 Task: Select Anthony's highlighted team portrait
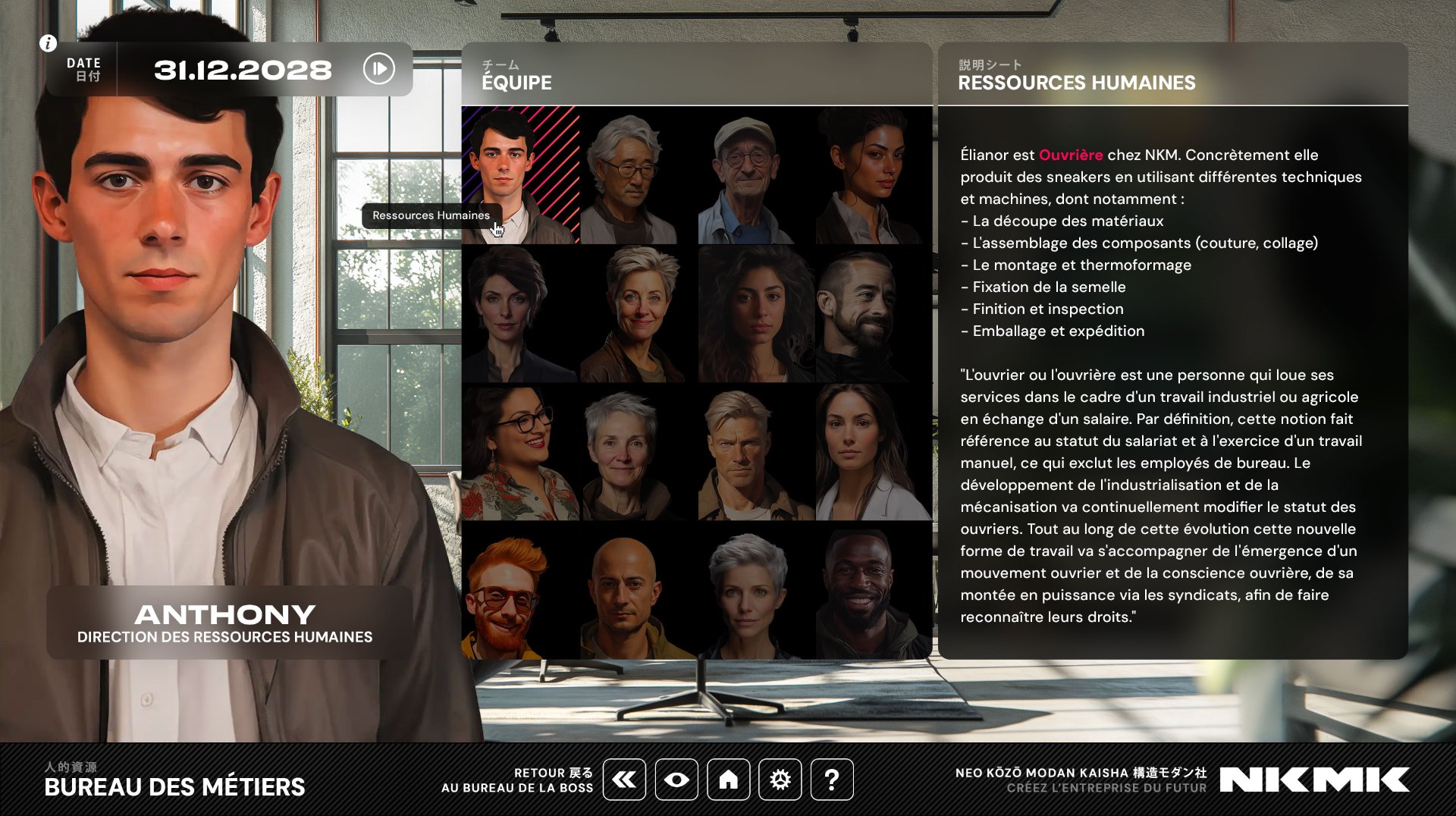coord(520,175)
